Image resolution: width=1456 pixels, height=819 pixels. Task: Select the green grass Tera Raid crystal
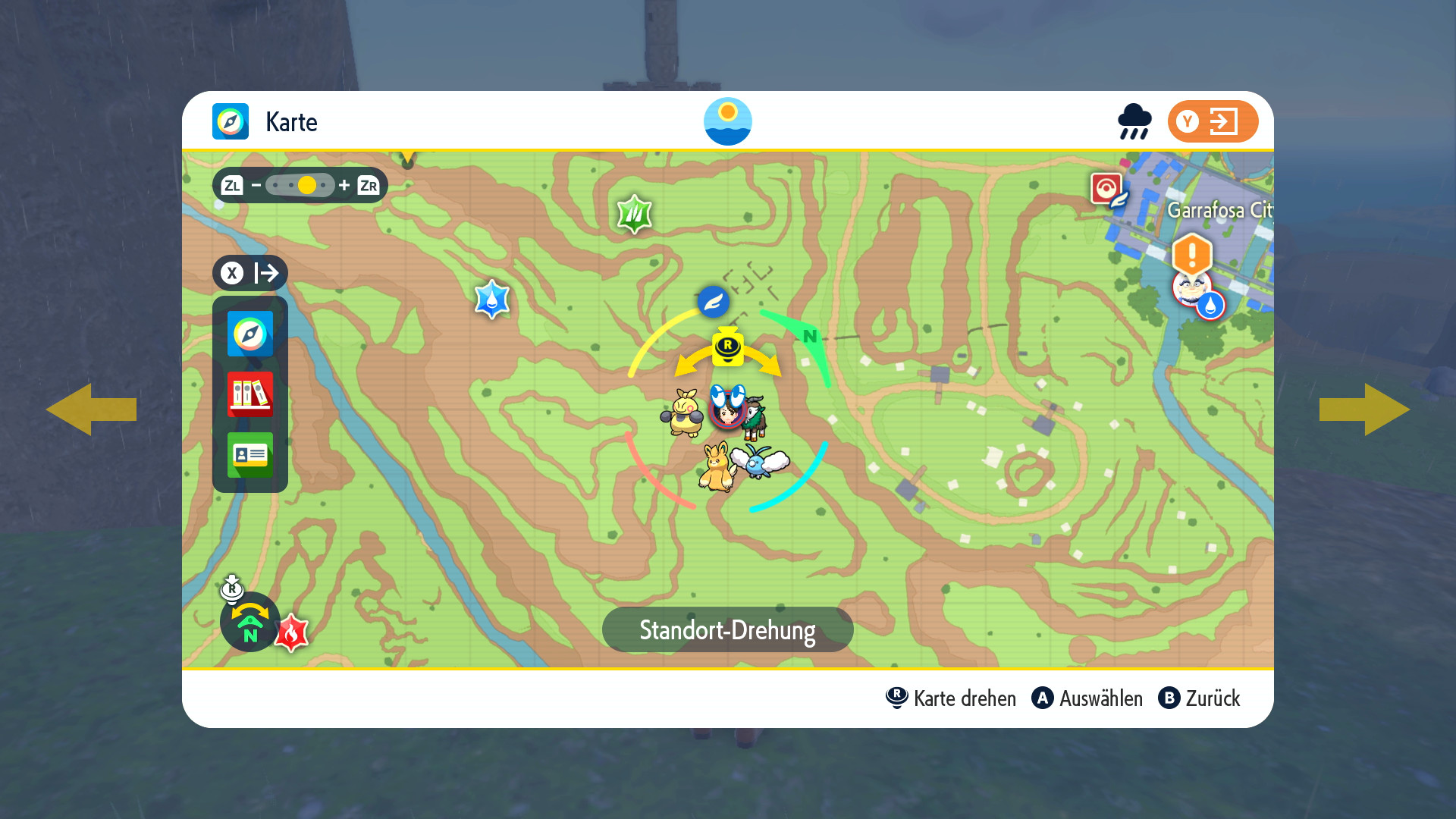click(x=635, y=215)
